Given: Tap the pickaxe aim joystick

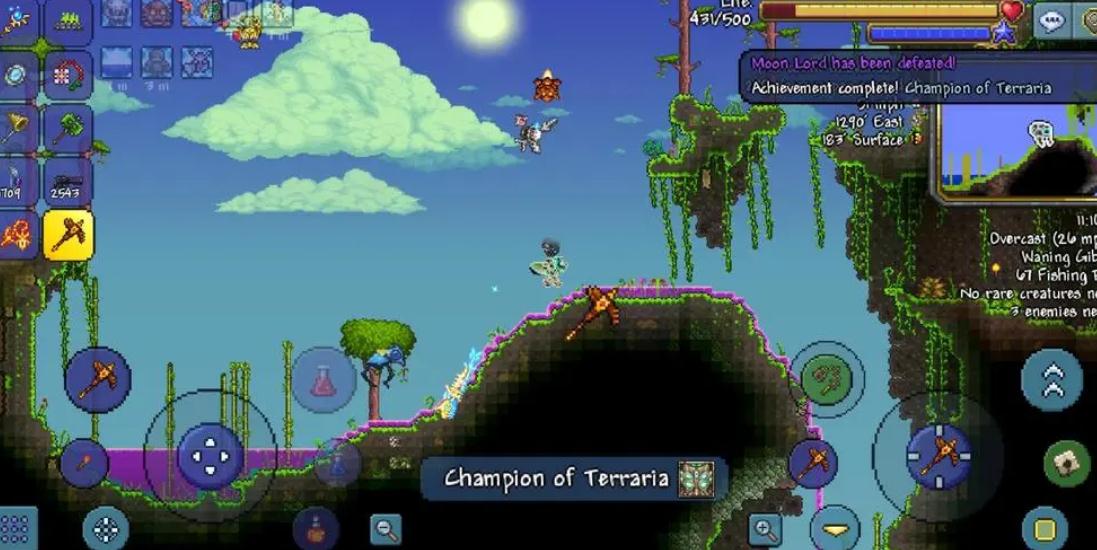Looking at the screenshot, I should coord(939,456).
